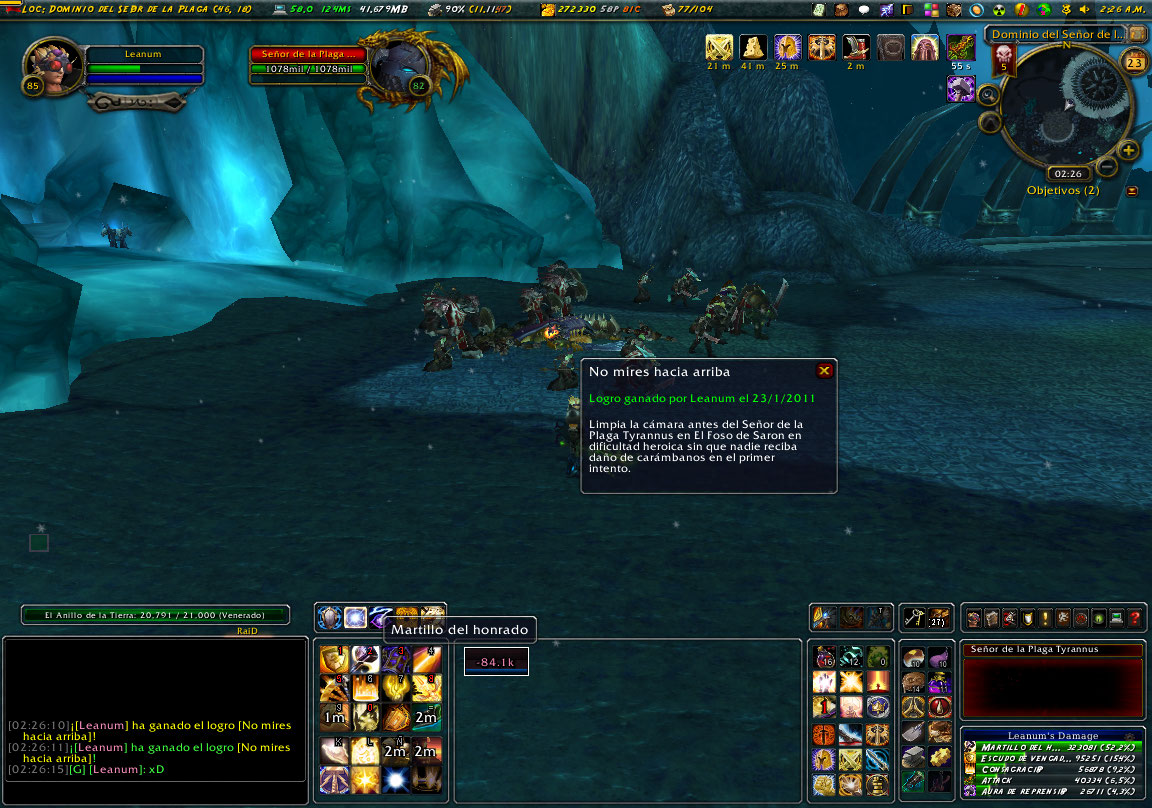
Task: Click the minimap zoom-in plus button
Action: click(1129, 151)
